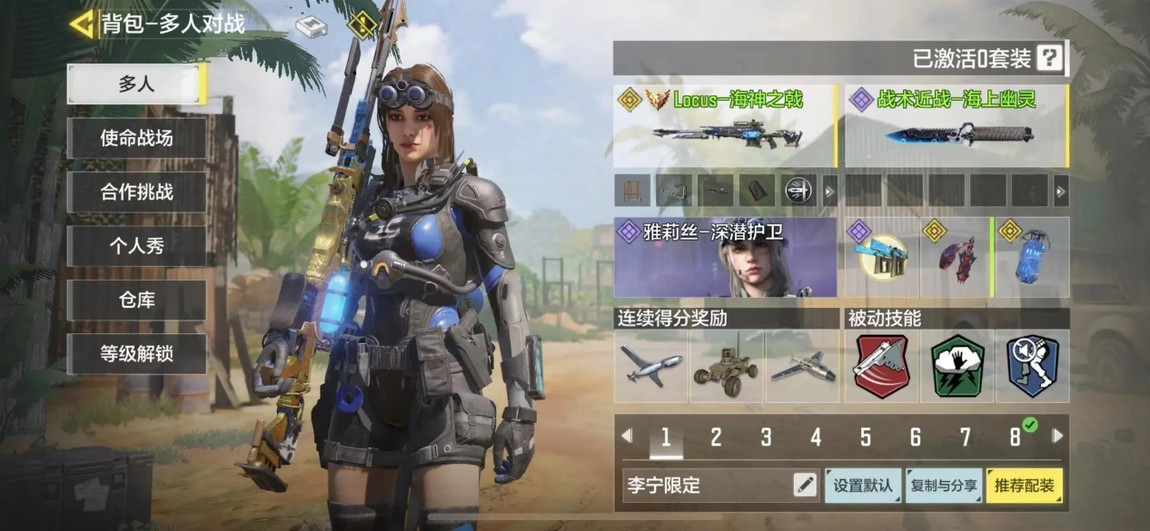
Task: Open the 仓库 storage tab
Action: [137, 300]
